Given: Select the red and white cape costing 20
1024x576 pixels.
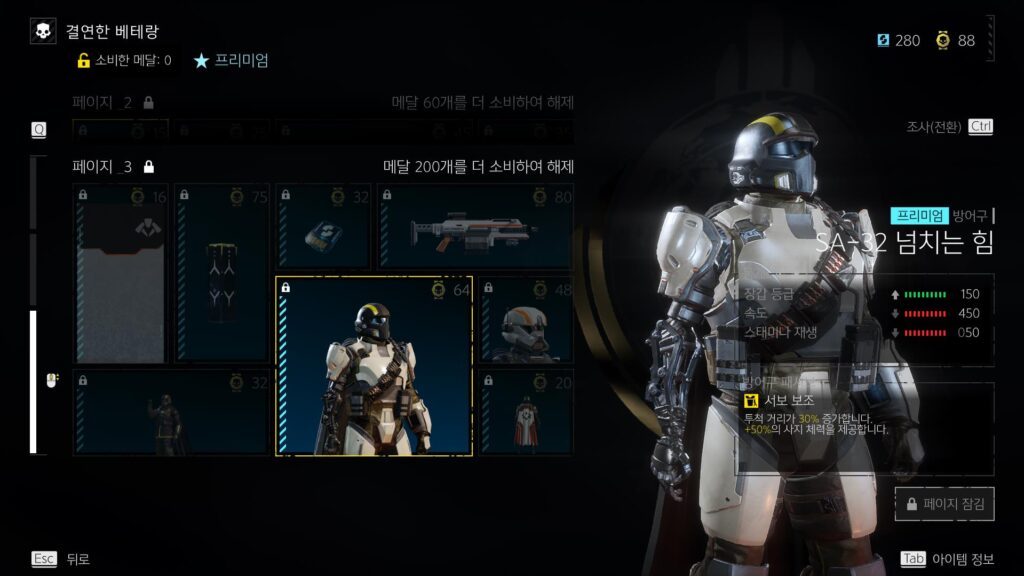Looking at the screenshot, I should 525,413.
